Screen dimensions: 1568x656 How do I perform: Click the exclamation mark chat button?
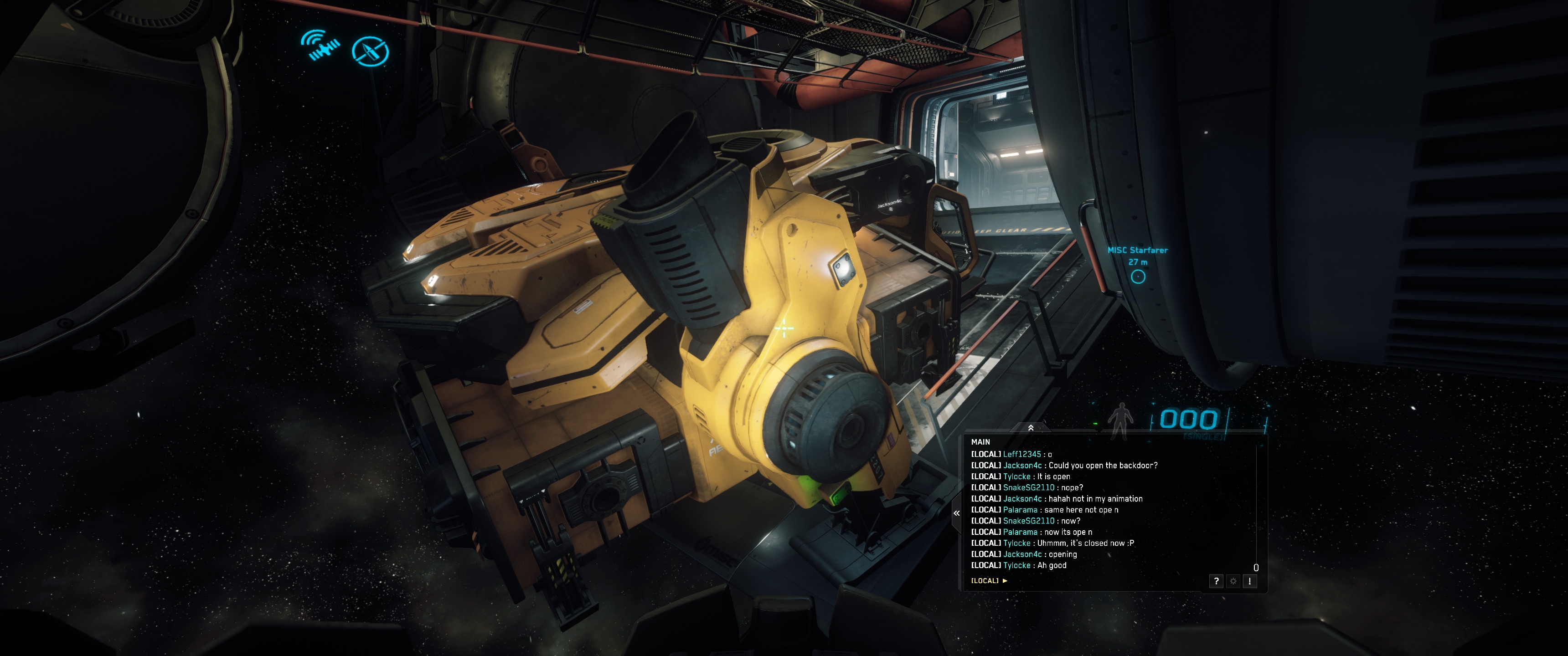(1249, 581)
